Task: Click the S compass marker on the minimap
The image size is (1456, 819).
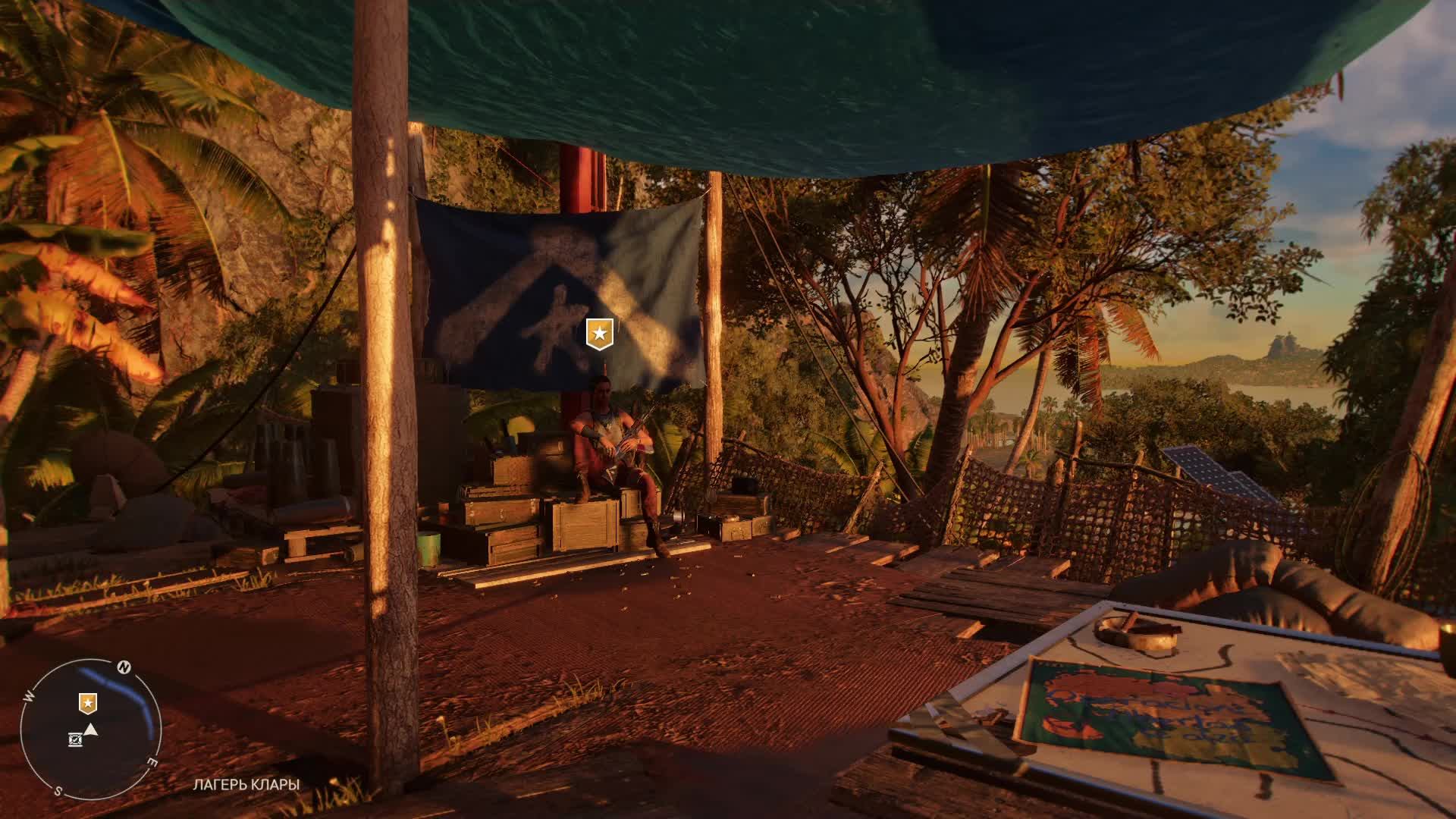Action: pyautogui.click(x=58, y=790)
